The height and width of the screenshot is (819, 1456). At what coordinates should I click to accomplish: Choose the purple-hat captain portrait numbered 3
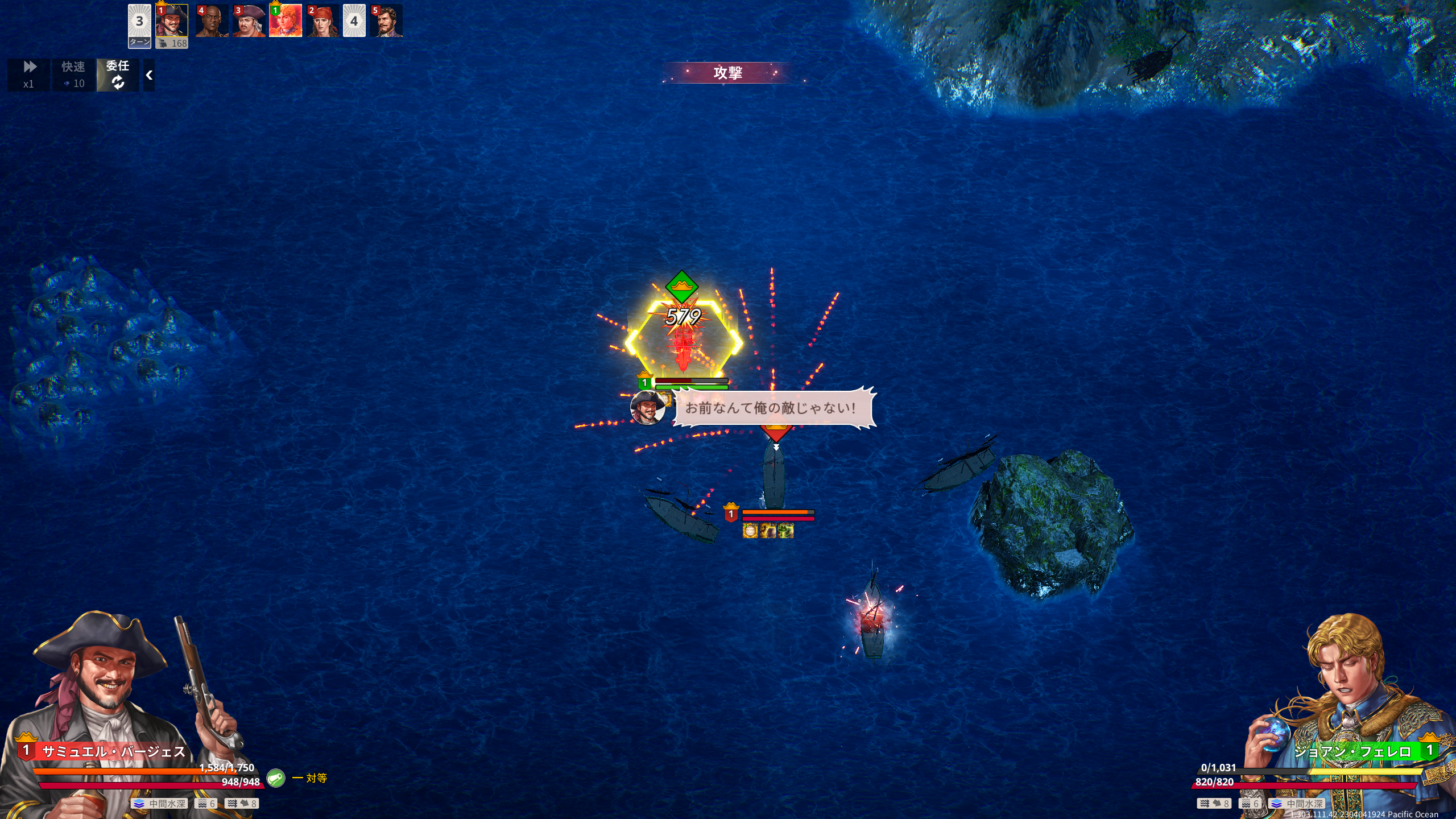(x=249, y=21)
